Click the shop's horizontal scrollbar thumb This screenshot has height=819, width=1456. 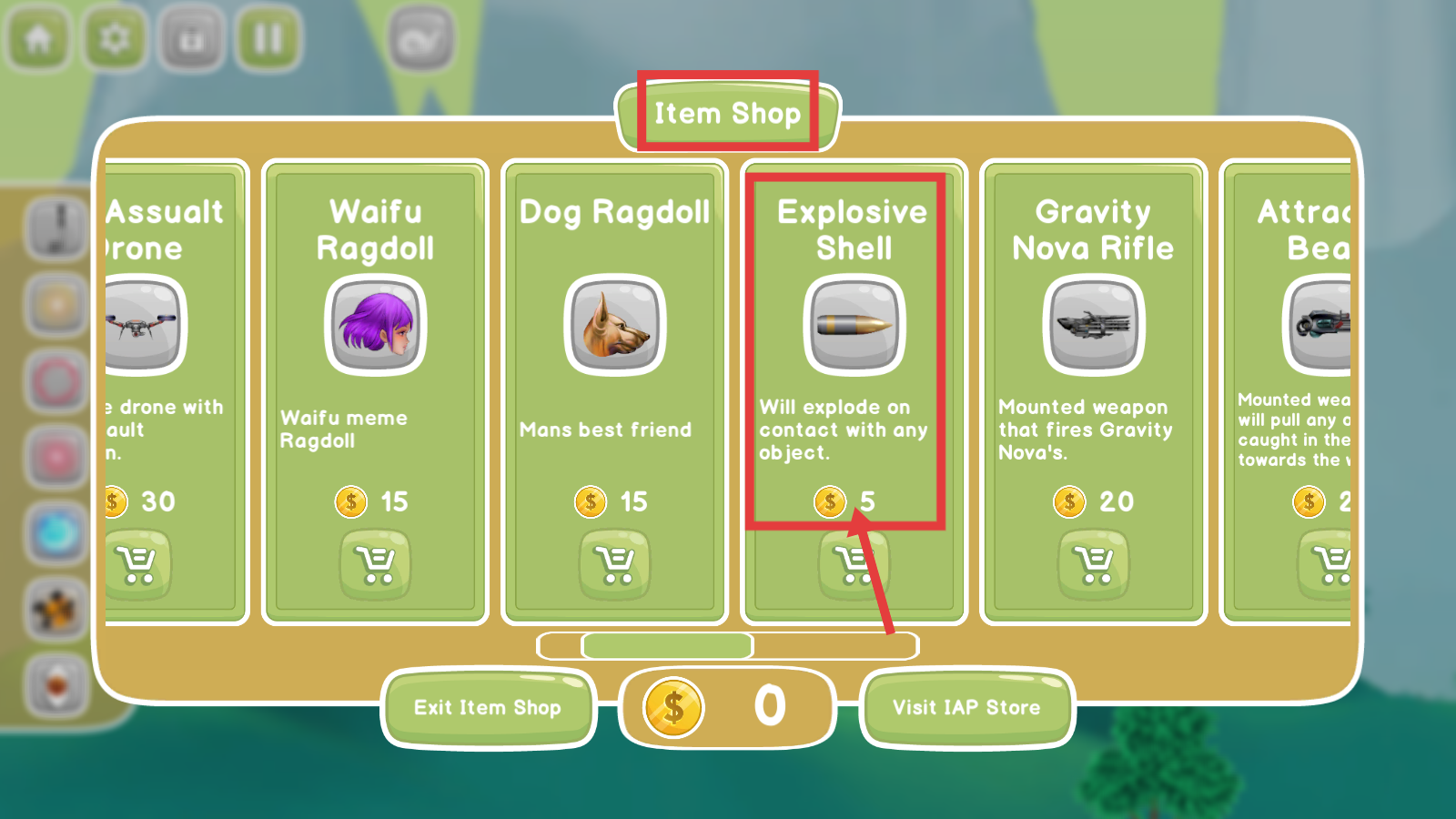point(667,645)
